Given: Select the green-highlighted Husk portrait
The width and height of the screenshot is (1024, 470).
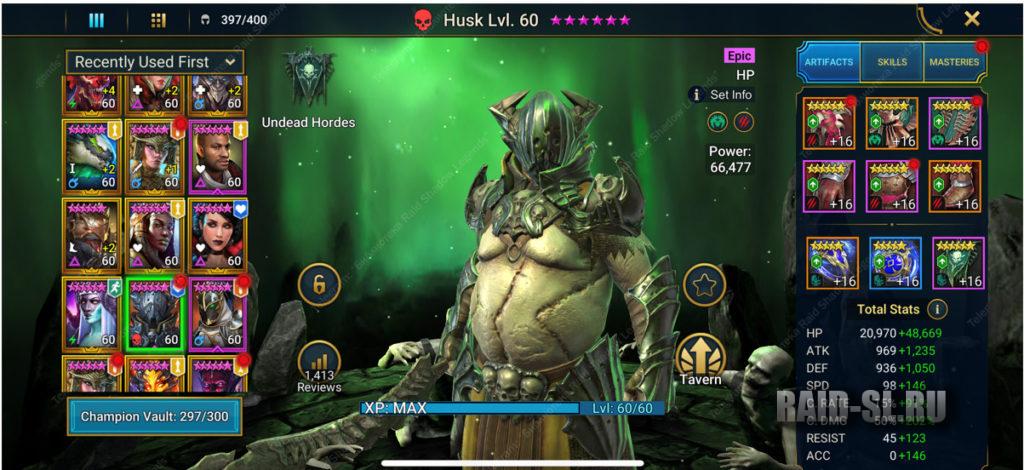Looking at the screenshot, I should 153,312.
